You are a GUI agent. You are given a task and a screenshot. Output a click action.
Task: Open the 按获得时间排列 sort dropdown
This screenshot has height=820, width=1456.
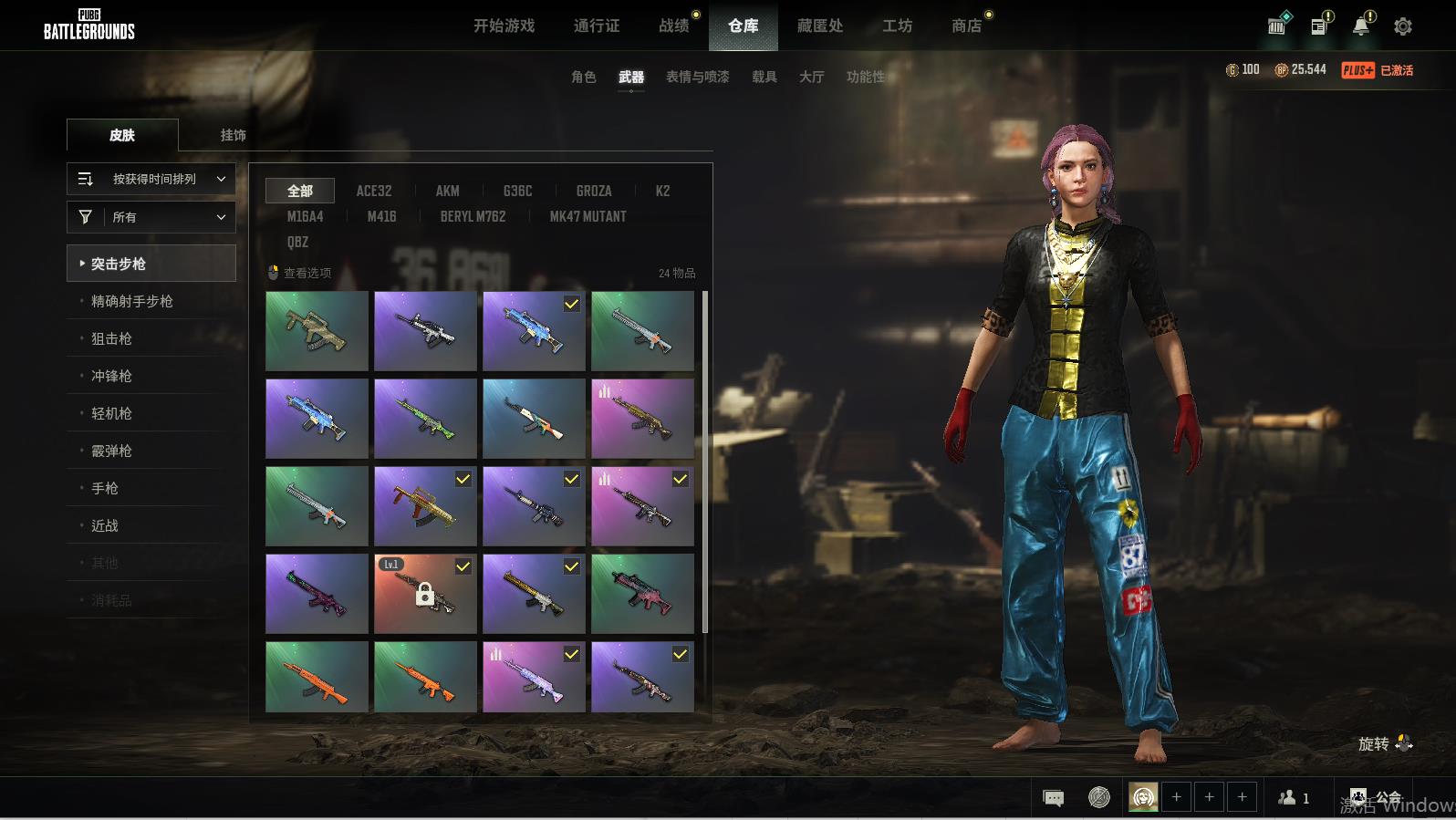[151, 179]
